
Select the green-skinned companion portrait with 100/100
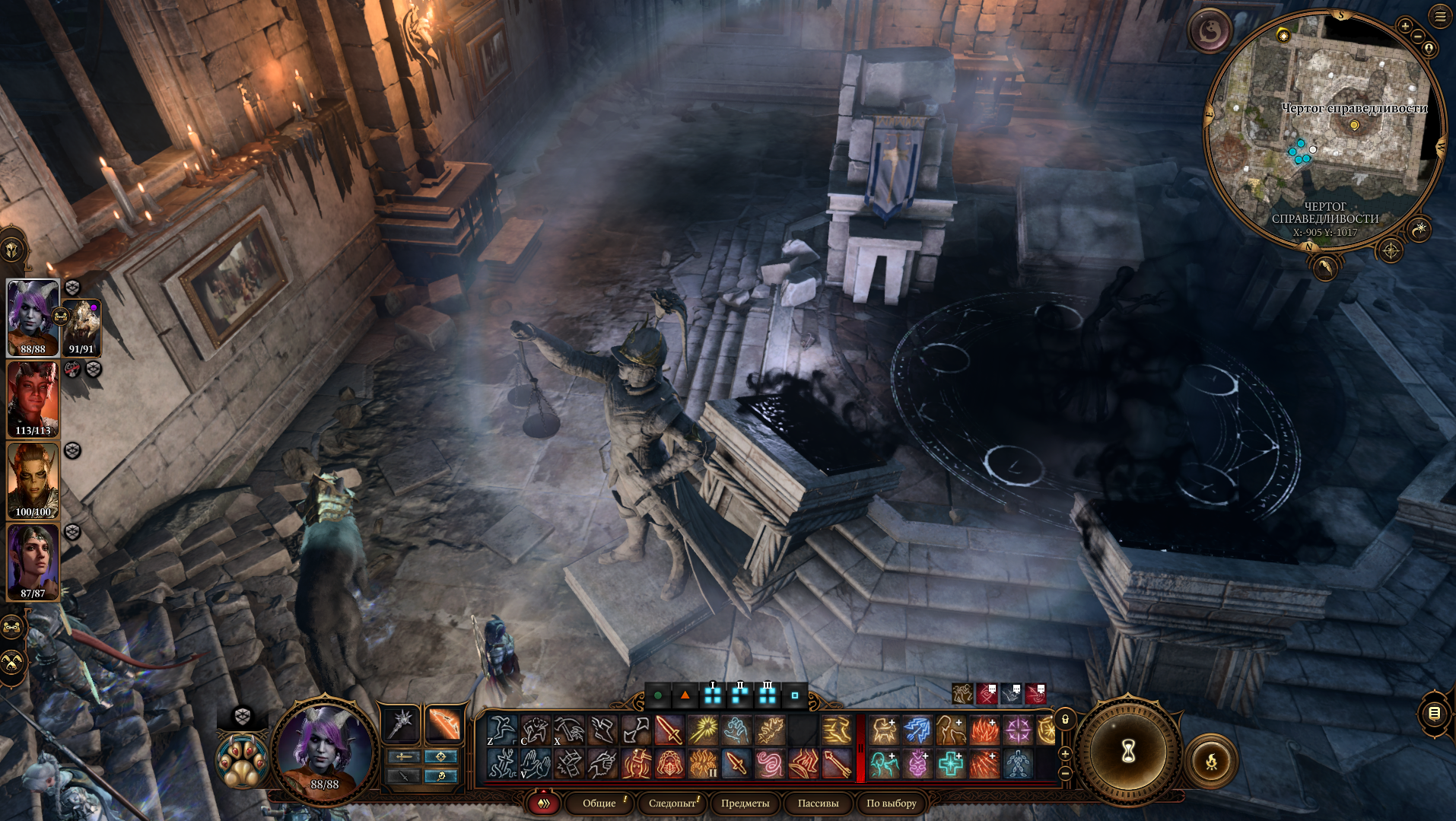33,480
